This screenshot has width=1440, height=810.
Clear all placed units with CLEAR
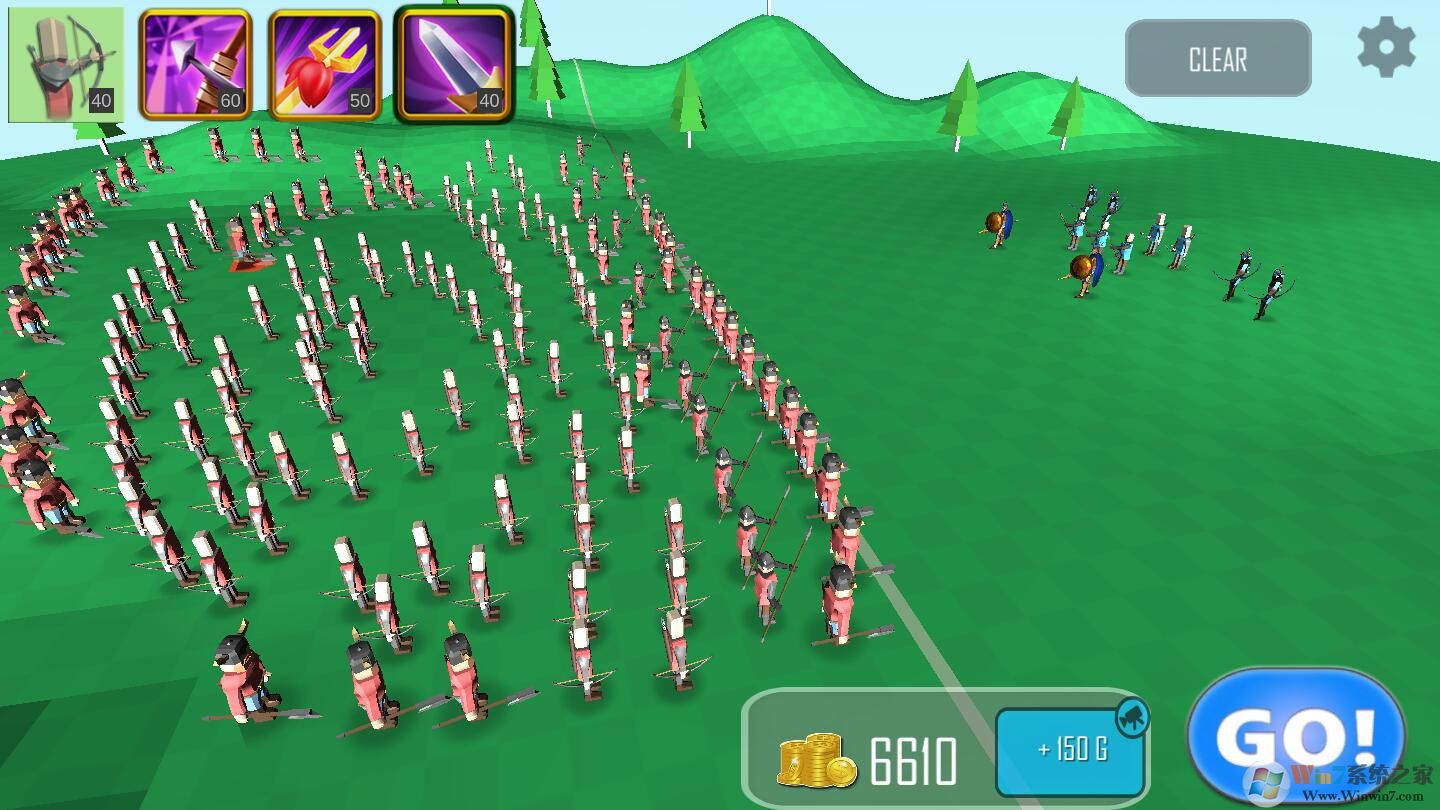coord(1217,59)
